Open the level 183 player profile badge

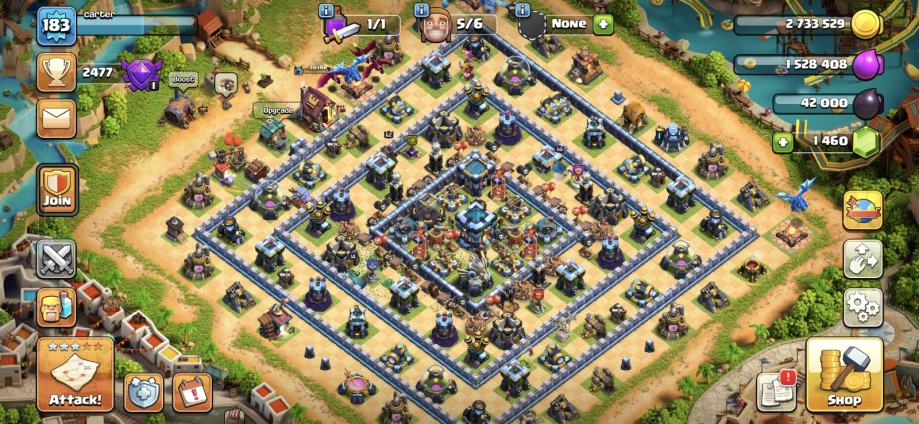[x=57, y=25]
